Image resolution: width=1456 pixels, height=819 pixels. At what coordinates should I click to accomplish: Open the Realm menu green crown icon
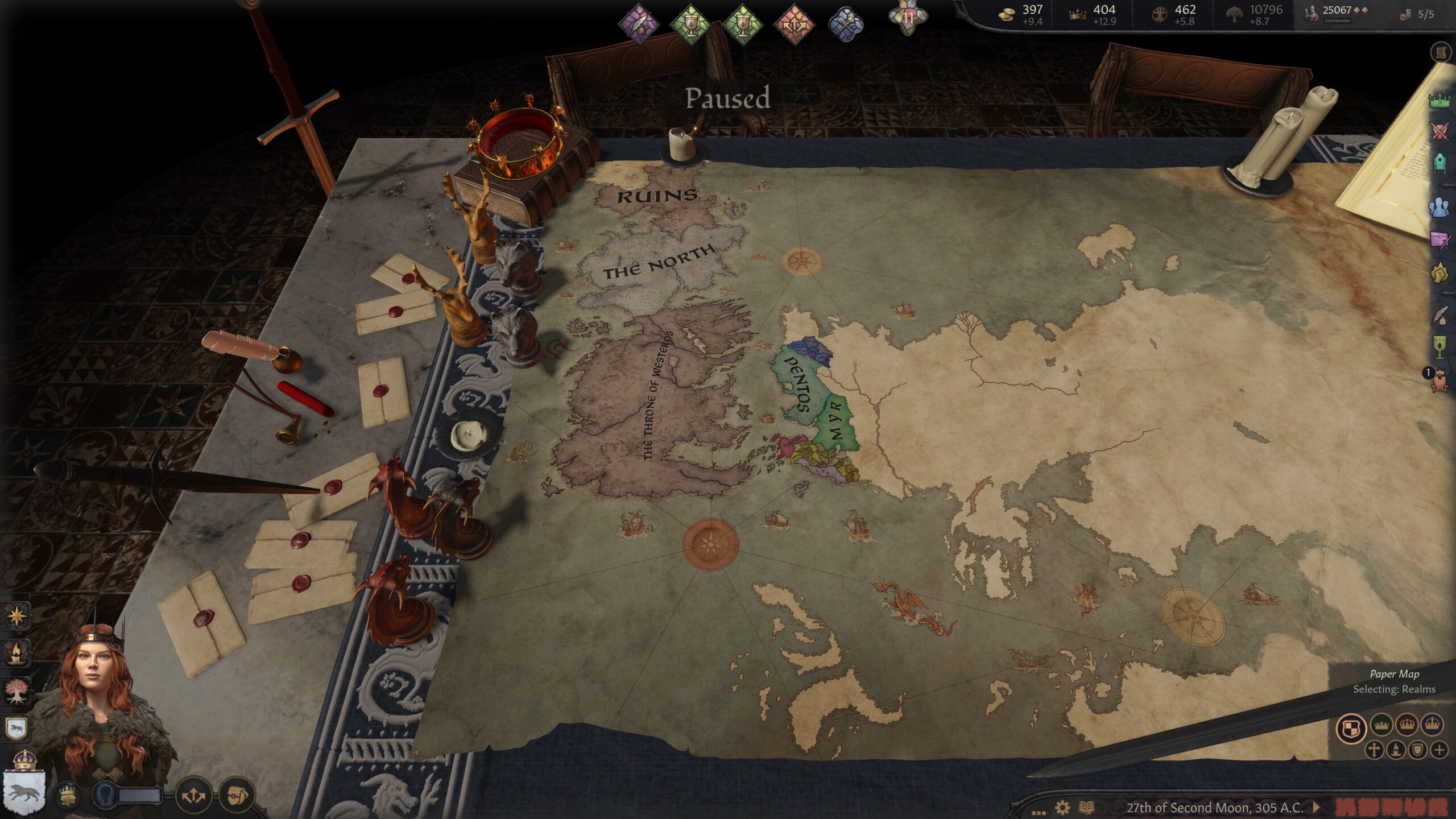pyautogui.click(x=1440, y=101)
